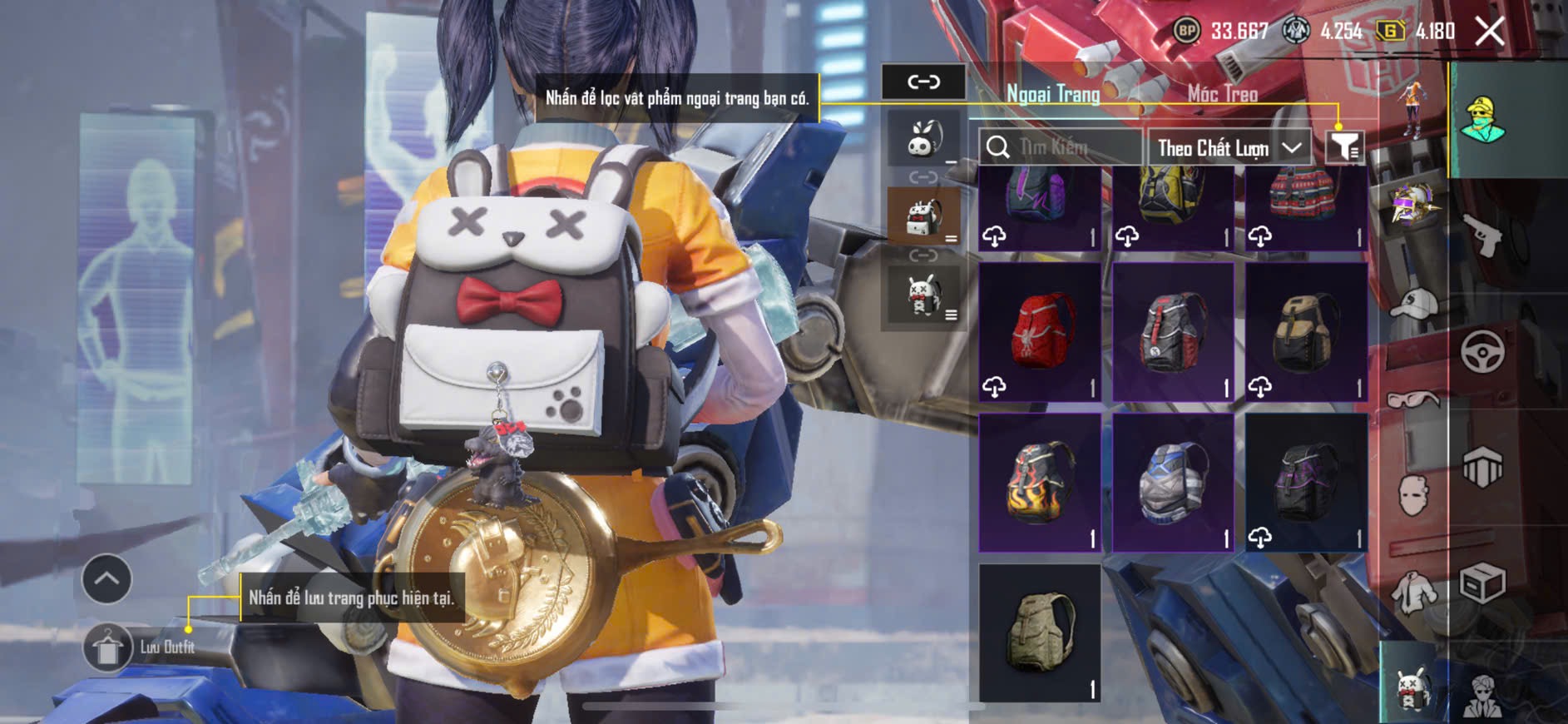Tap the link toggle button above backpack slots
Screen dimensions: 1568x724
923,82
